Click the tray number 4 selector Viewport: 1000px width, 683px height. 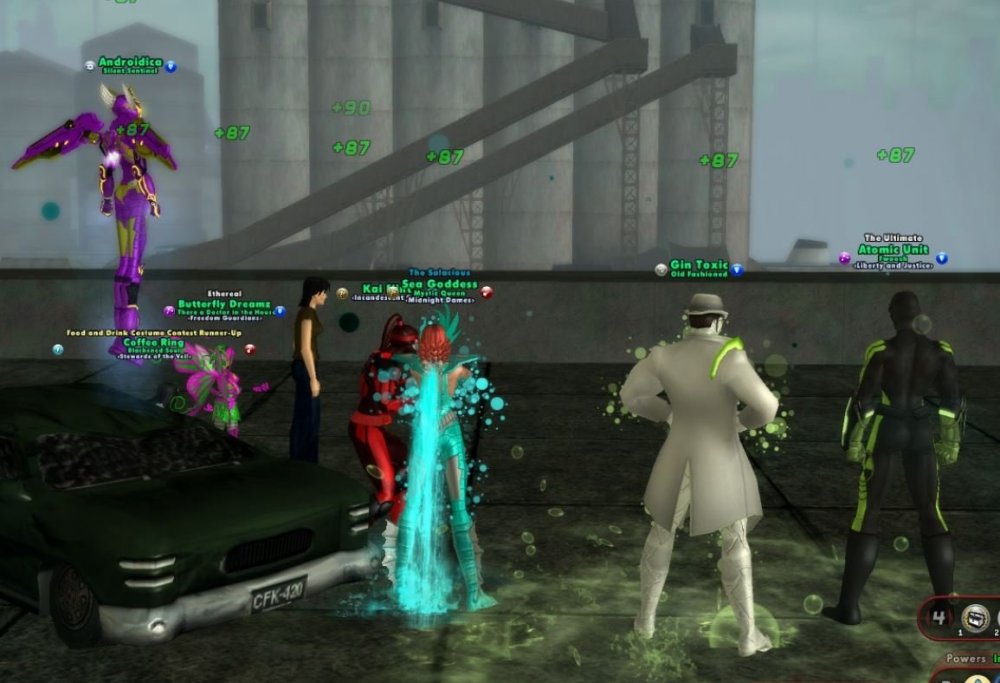click(x=939, y=616)
